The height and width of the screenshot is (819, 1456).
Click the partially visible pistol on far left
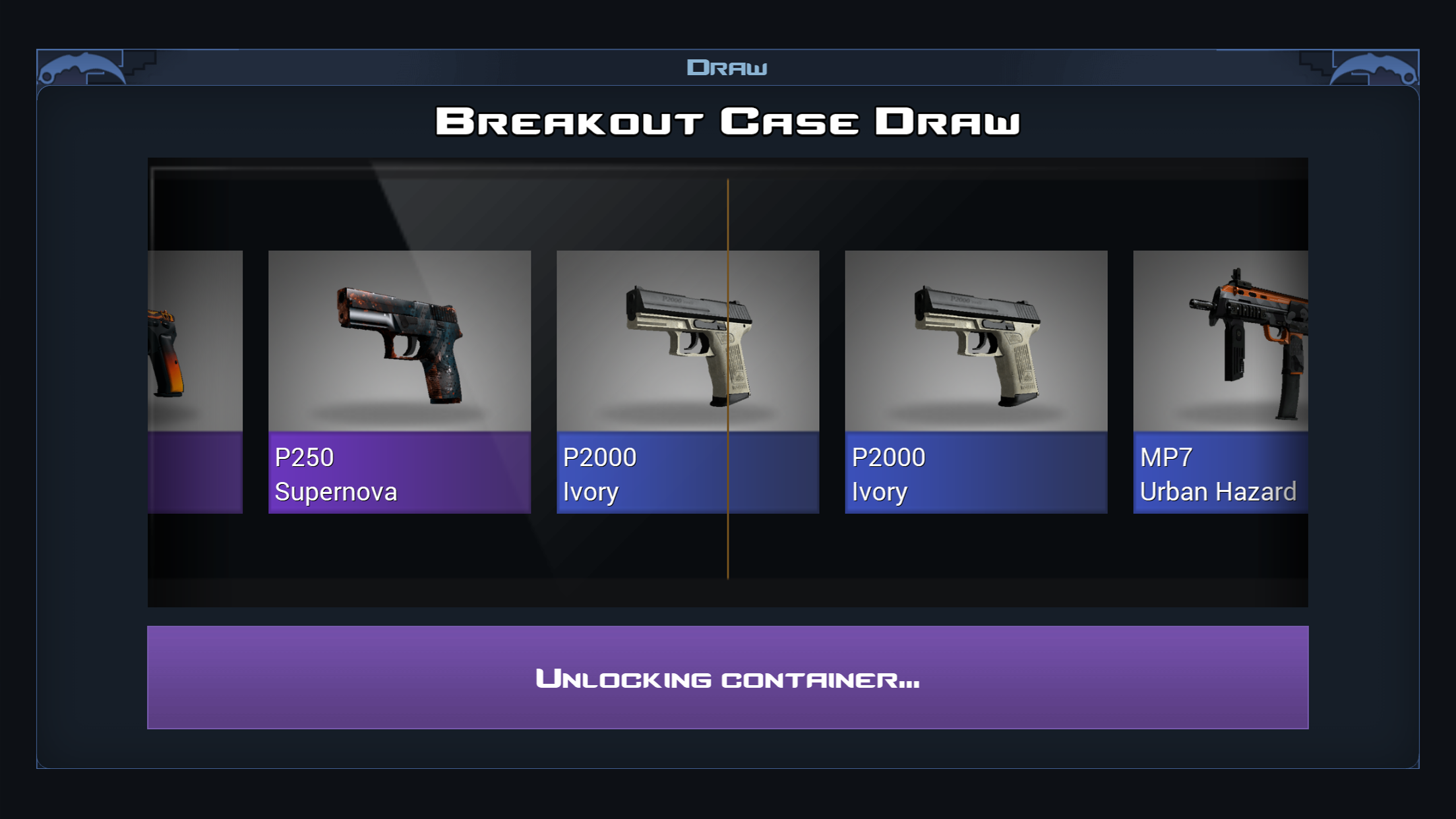[171, 343]
